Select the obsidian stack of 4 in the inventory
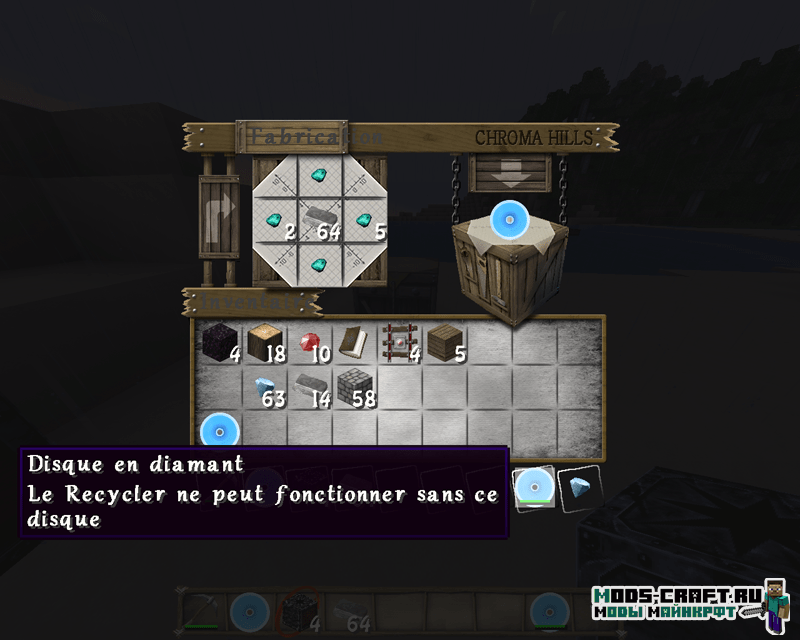Viewport: 800px width, 640px height. tap(219, 344)
